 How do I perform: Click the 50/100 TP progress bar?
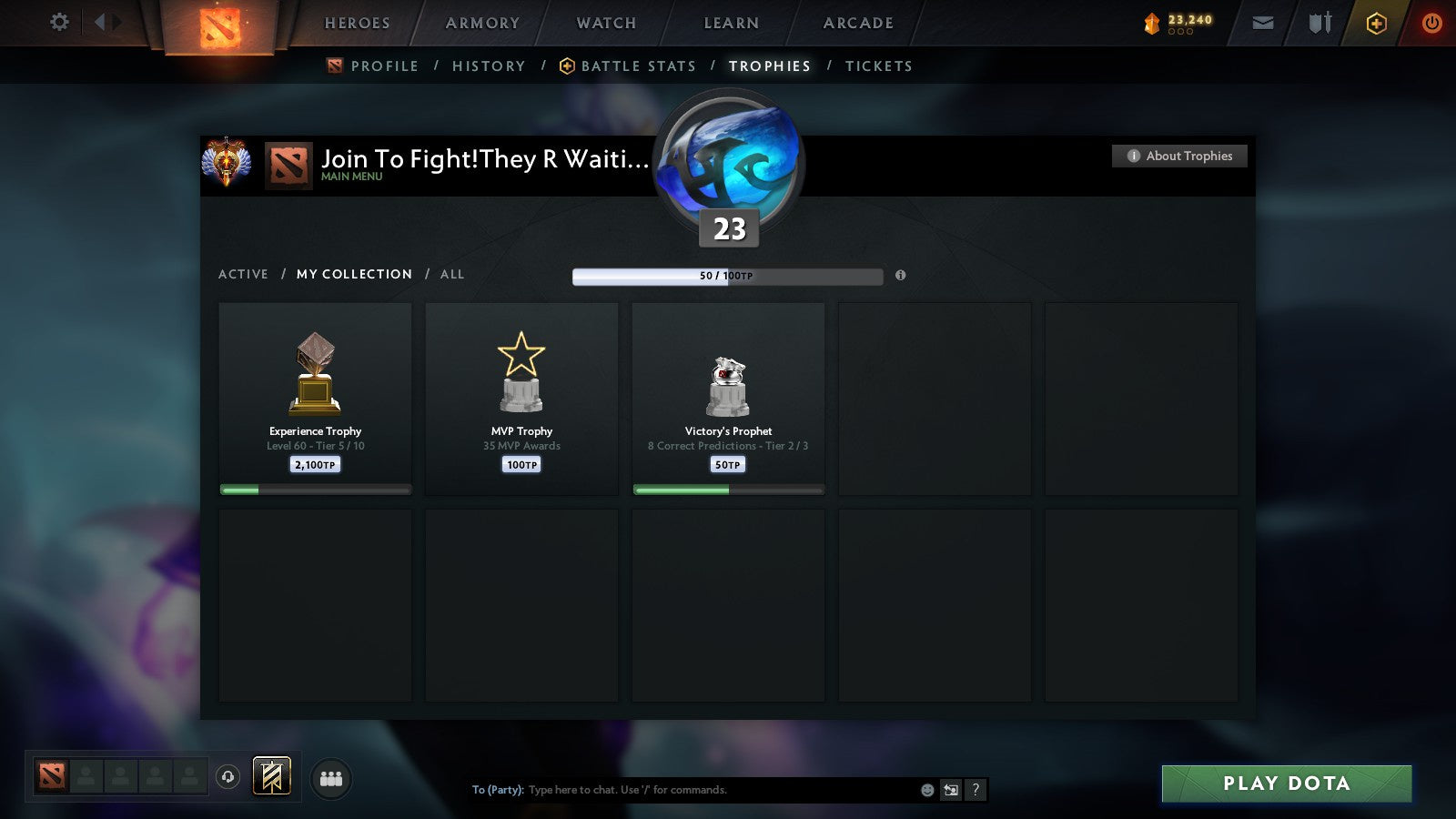point(727,276)
